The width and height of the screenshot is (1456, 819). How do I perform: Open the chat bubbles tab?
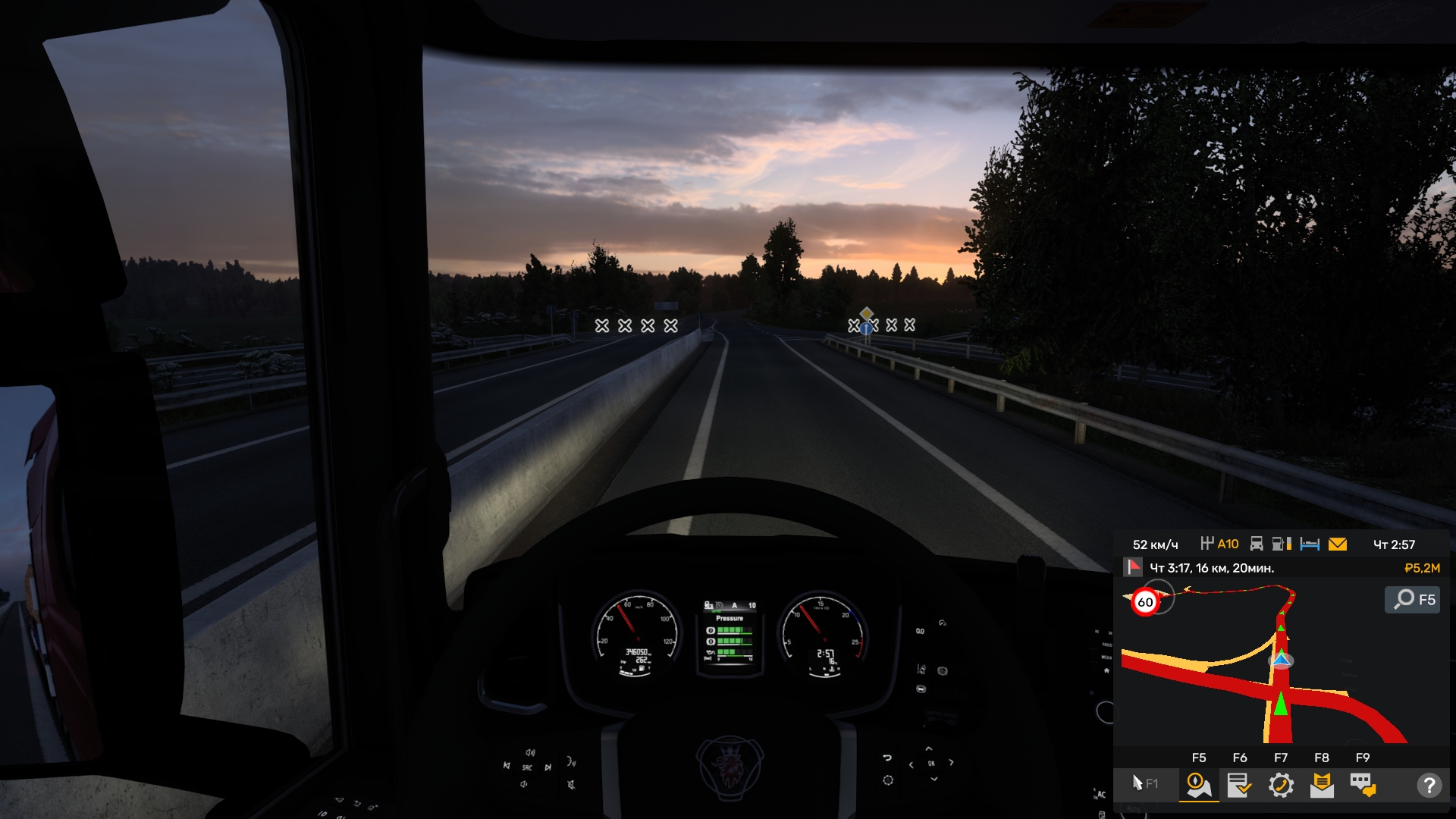1363,785
